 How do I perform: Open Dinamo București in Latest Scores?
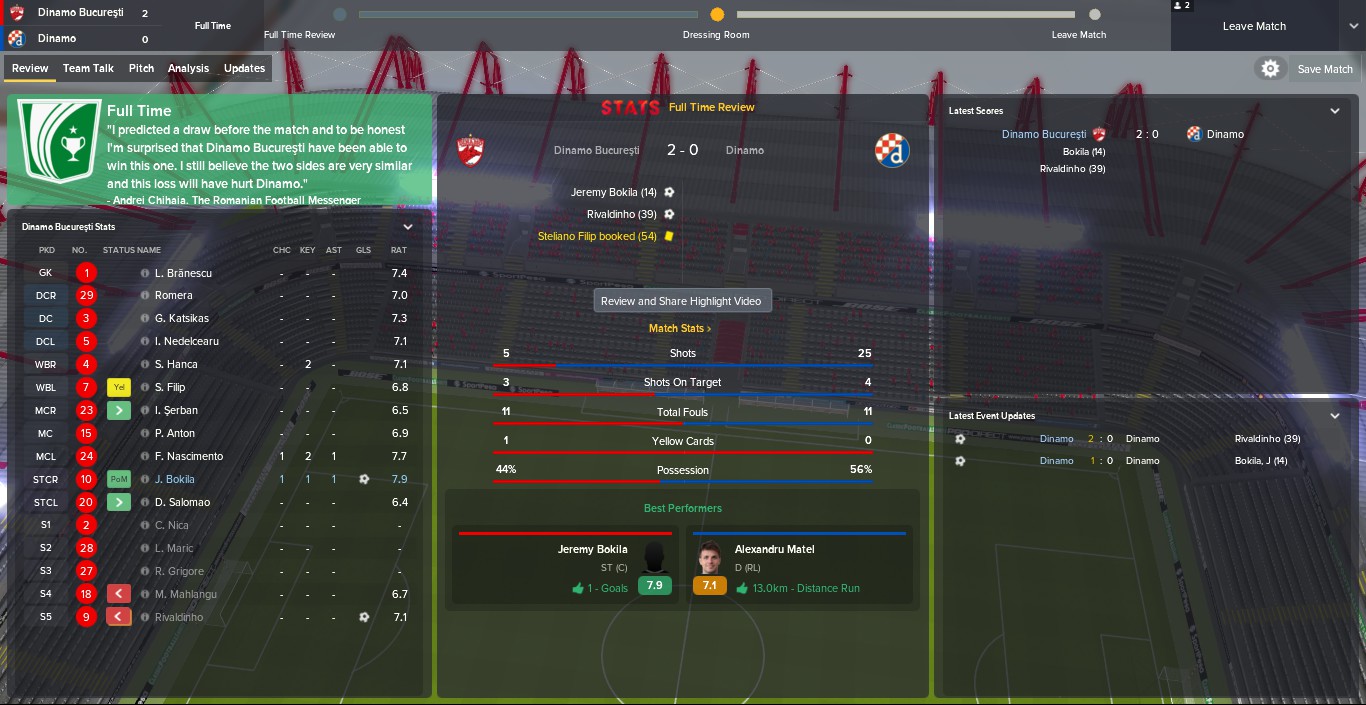pyautogui.click(x=1043, y=134)
